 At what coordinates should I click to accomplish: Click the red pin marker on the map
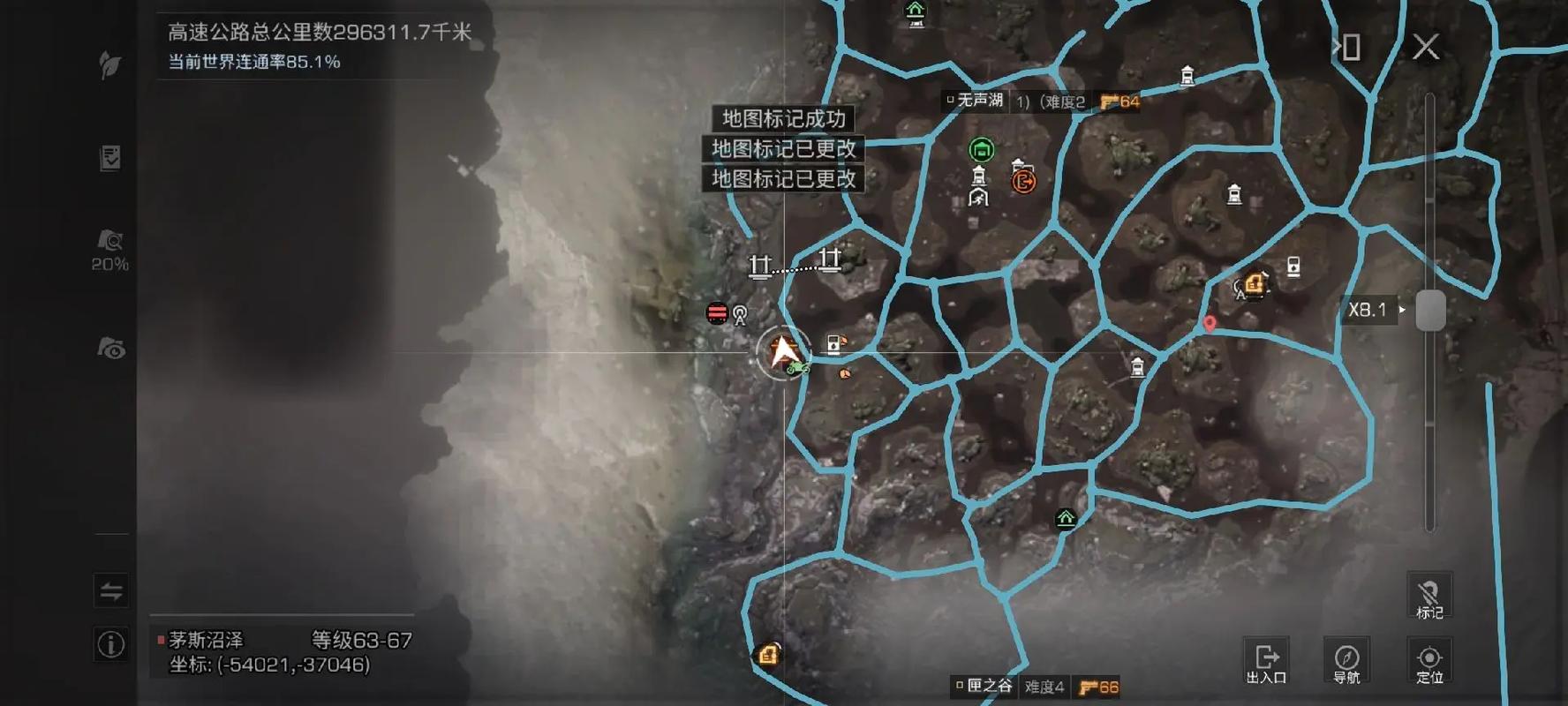(1210, 323)
